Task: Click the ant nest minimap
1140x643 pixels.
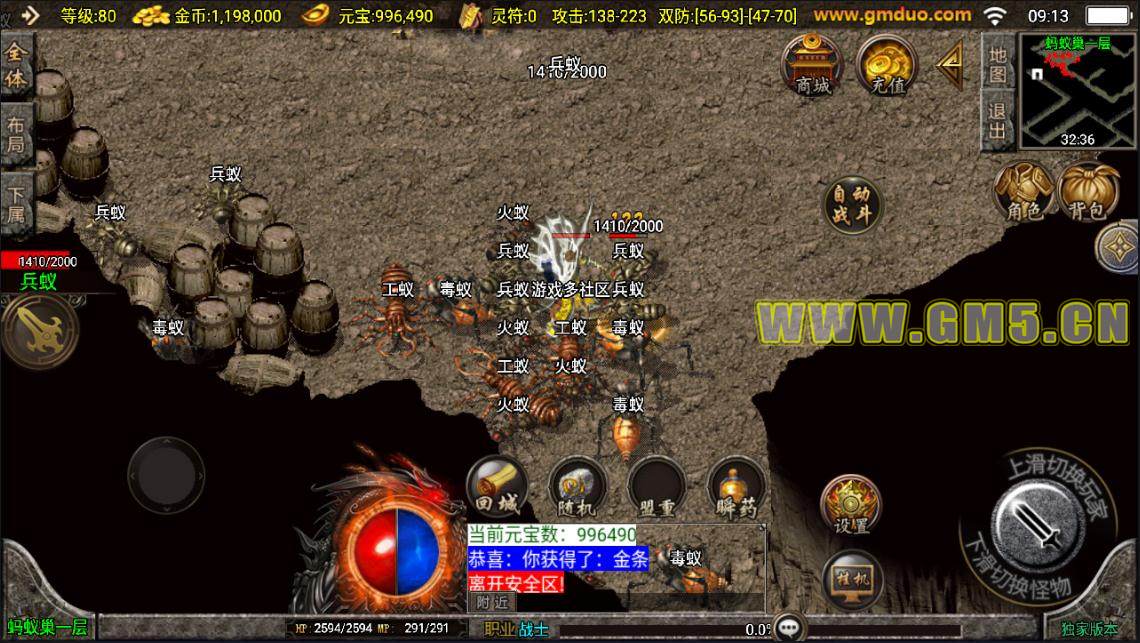Action: [1077, 90]
